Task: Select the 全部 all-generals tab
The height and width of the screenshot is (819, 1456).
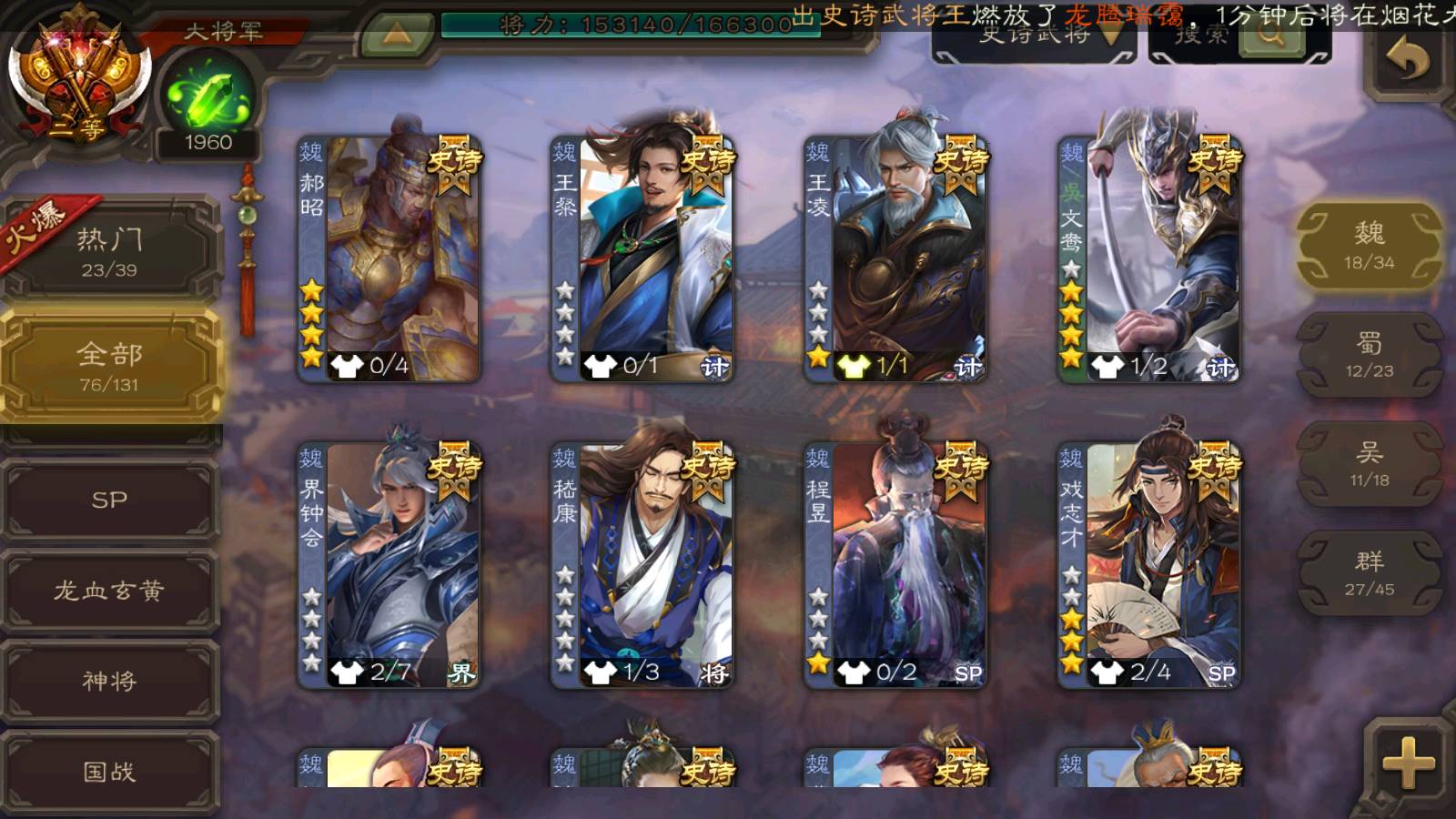Action: pyautogui.click(x=109, y=365)
